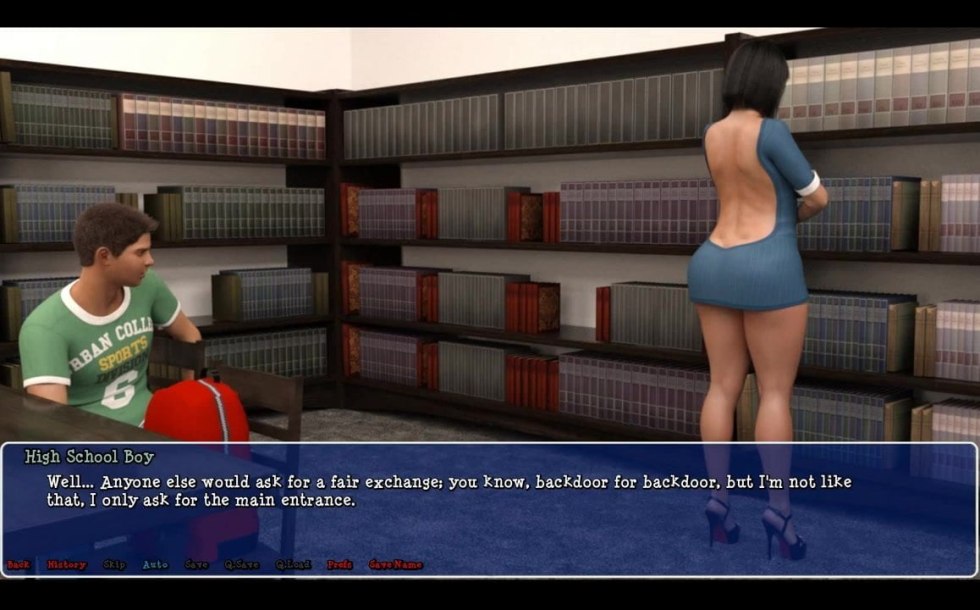Quick load with Q.Load
The image size is (980, 610).
coord(293,565)
